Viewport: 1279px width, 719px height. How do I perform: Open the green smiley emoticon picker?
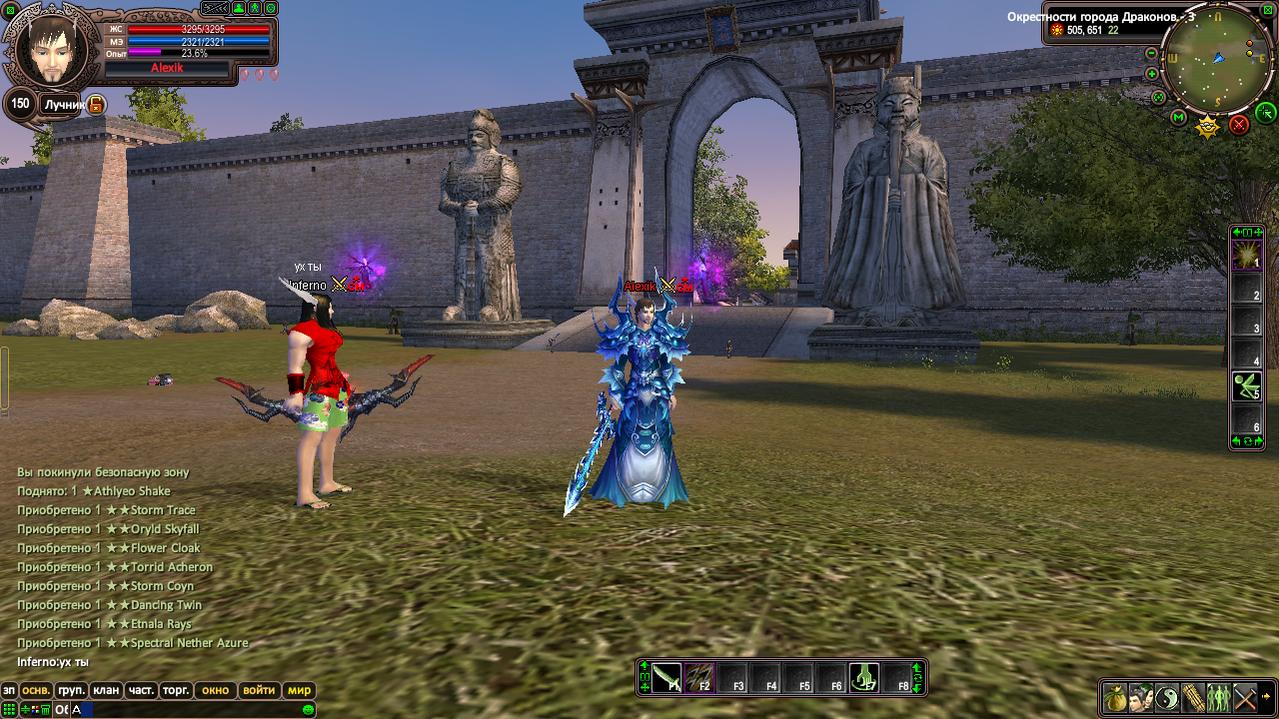tap(309, 709)
